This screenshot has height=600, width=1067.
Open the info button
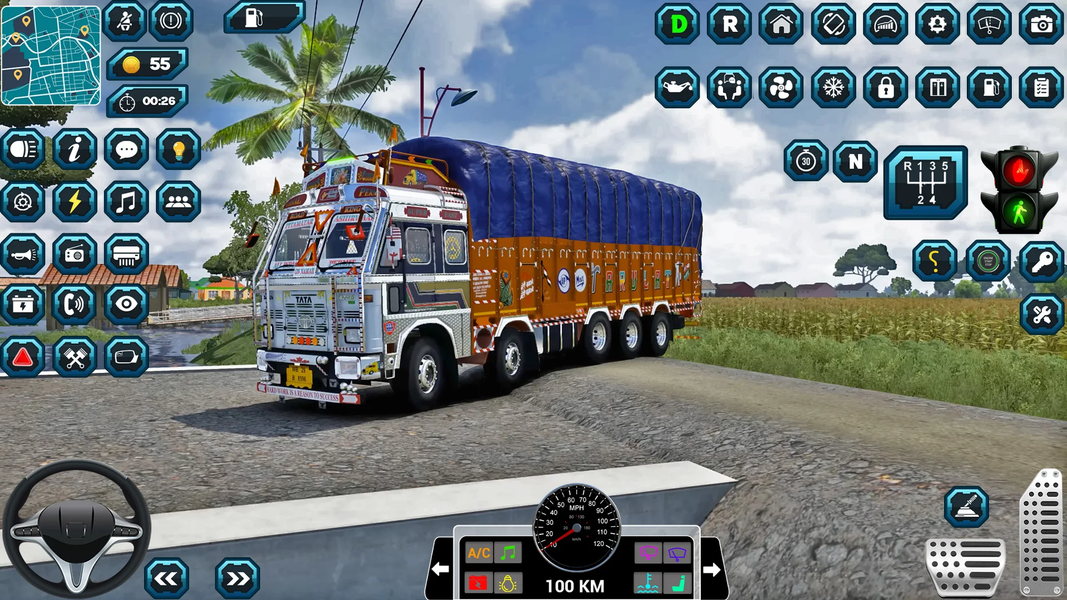[74, 149]
